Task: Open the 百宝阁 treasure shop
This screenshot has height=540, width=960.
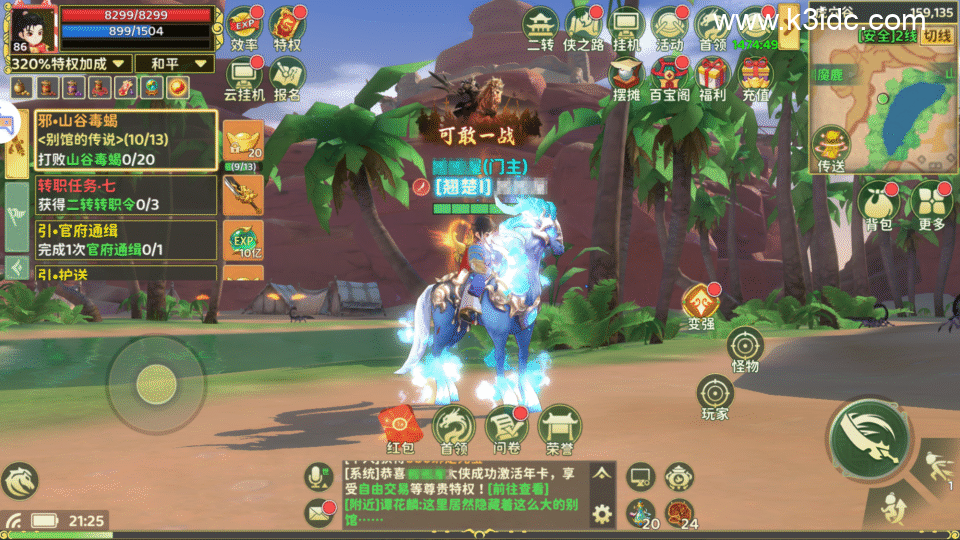Action: (669, 77)
